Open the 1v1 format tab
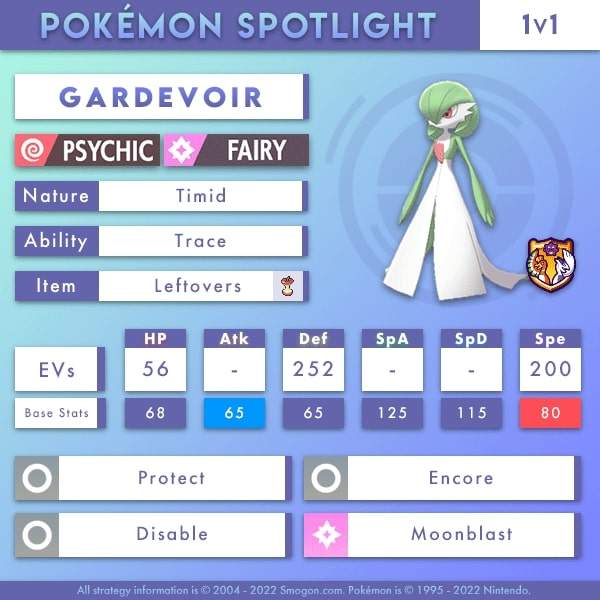The image size is (600, 600). [x=539, y=25]
